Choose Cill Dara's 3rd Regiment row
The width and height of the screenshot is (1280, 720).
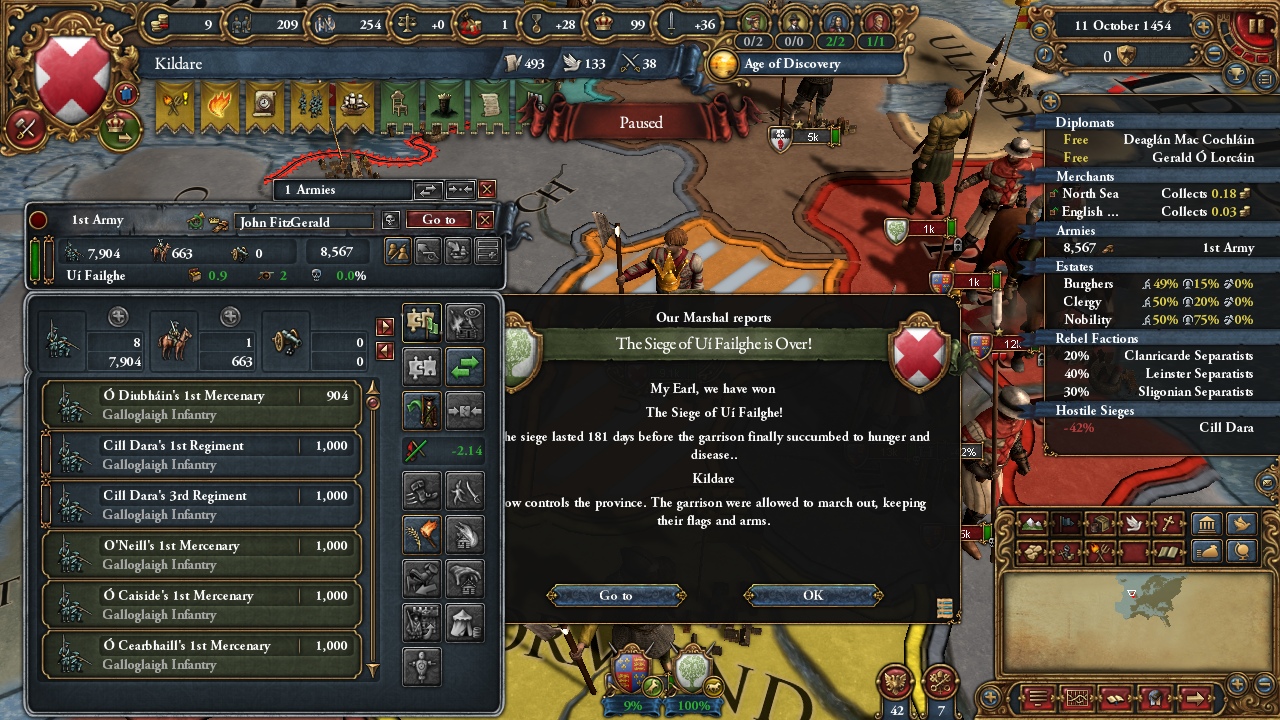tap(201, 505)
